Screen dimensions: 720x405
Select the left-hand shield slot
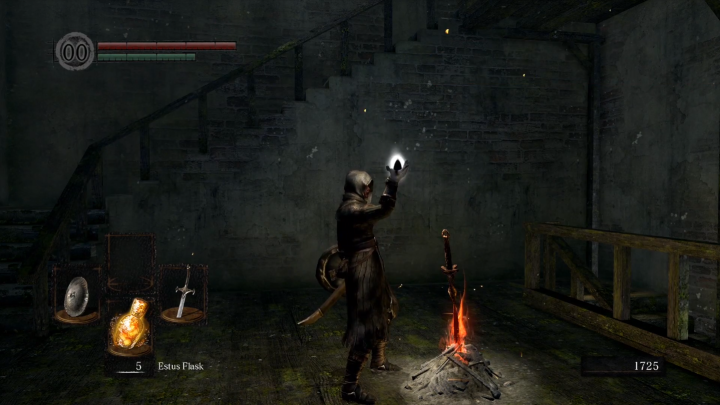pos(76,296)
